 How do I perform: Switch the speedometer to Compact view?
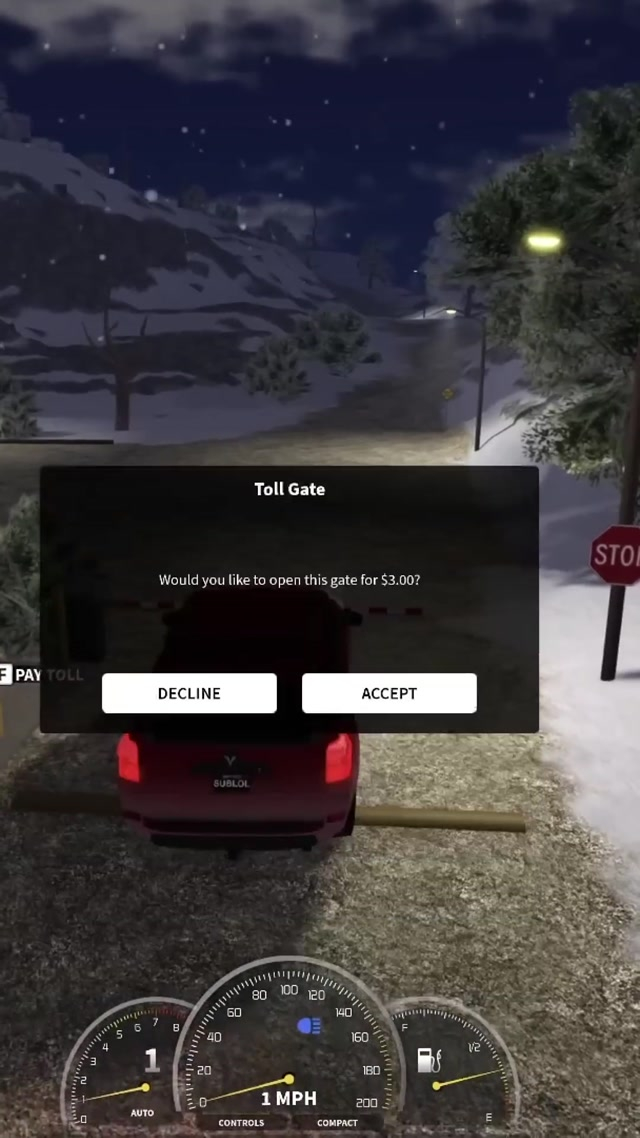coord(337,1123)
